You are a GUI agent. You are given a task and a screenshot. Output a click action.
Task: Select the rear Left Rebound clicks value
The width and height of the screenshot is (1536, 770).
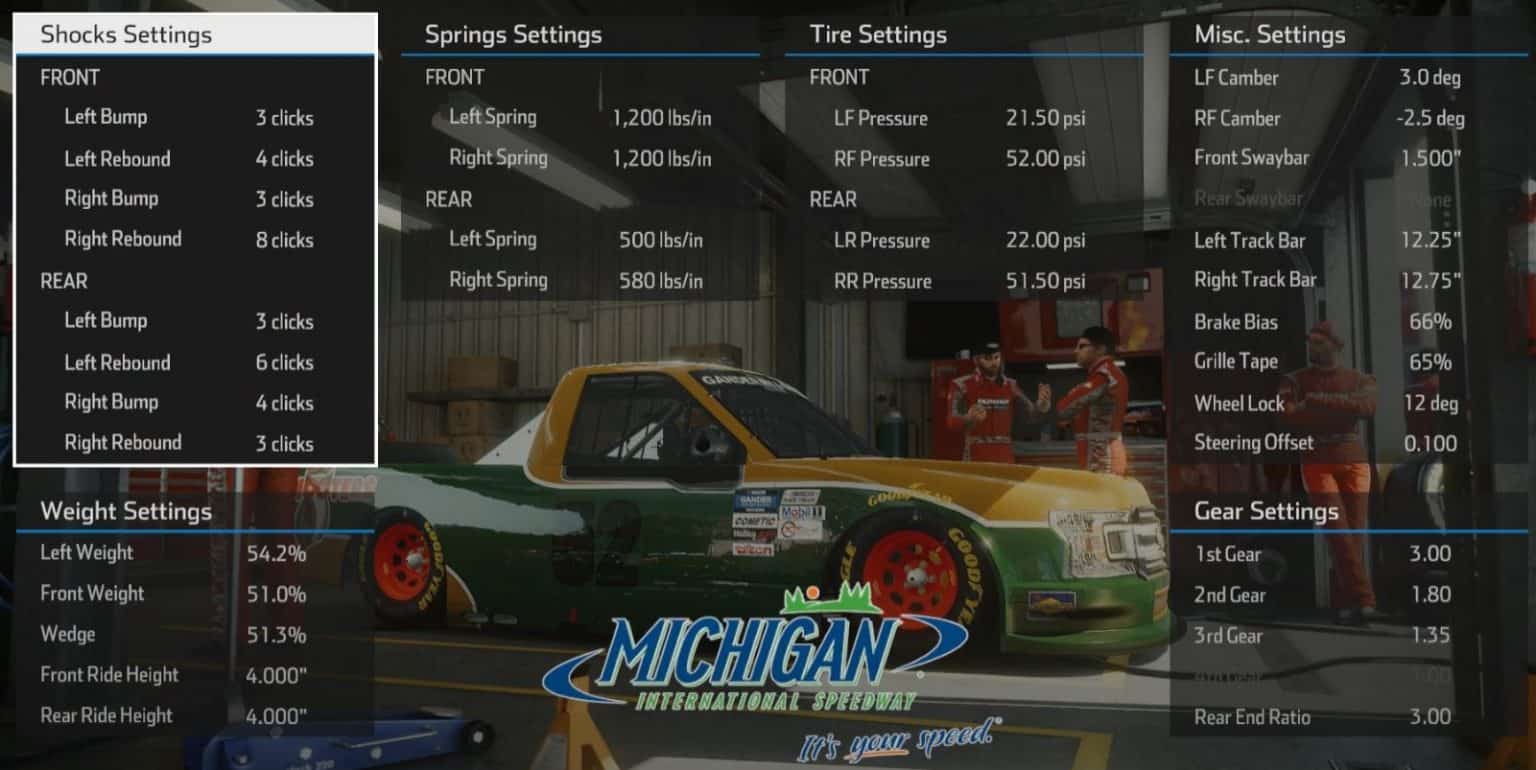283,362
